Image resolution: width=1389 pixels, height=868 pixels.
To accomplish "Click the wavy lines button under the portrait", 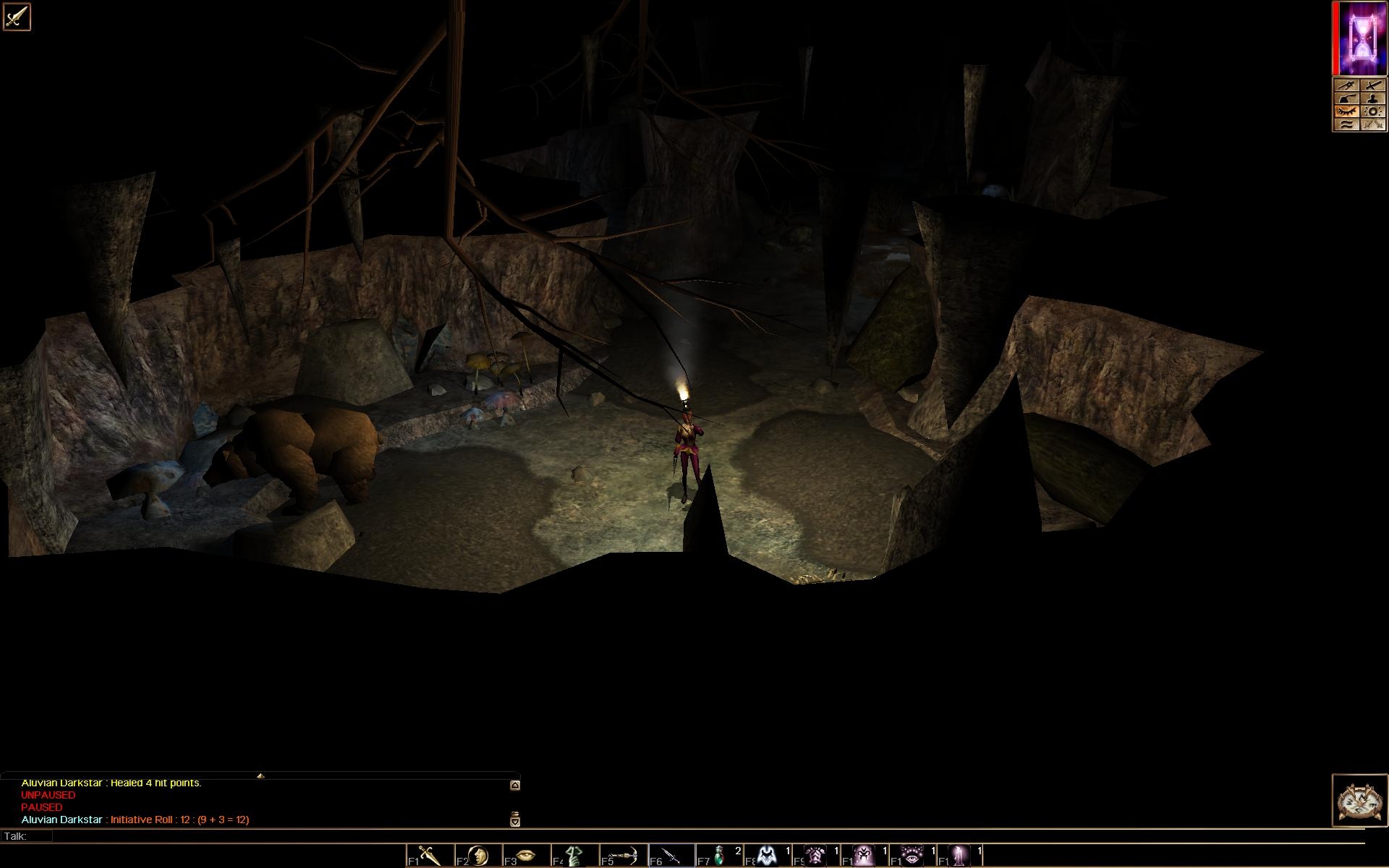I will (1346, 124).
